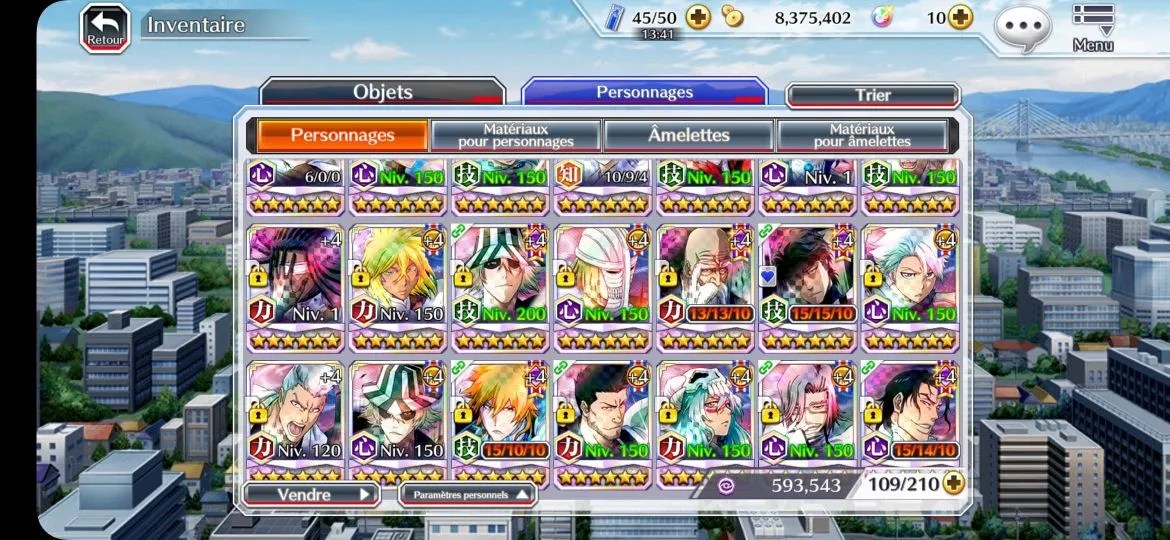Switch to the Objets tab
The width and height of the screenshot is (1170, 540).
(x=382, y=93)
